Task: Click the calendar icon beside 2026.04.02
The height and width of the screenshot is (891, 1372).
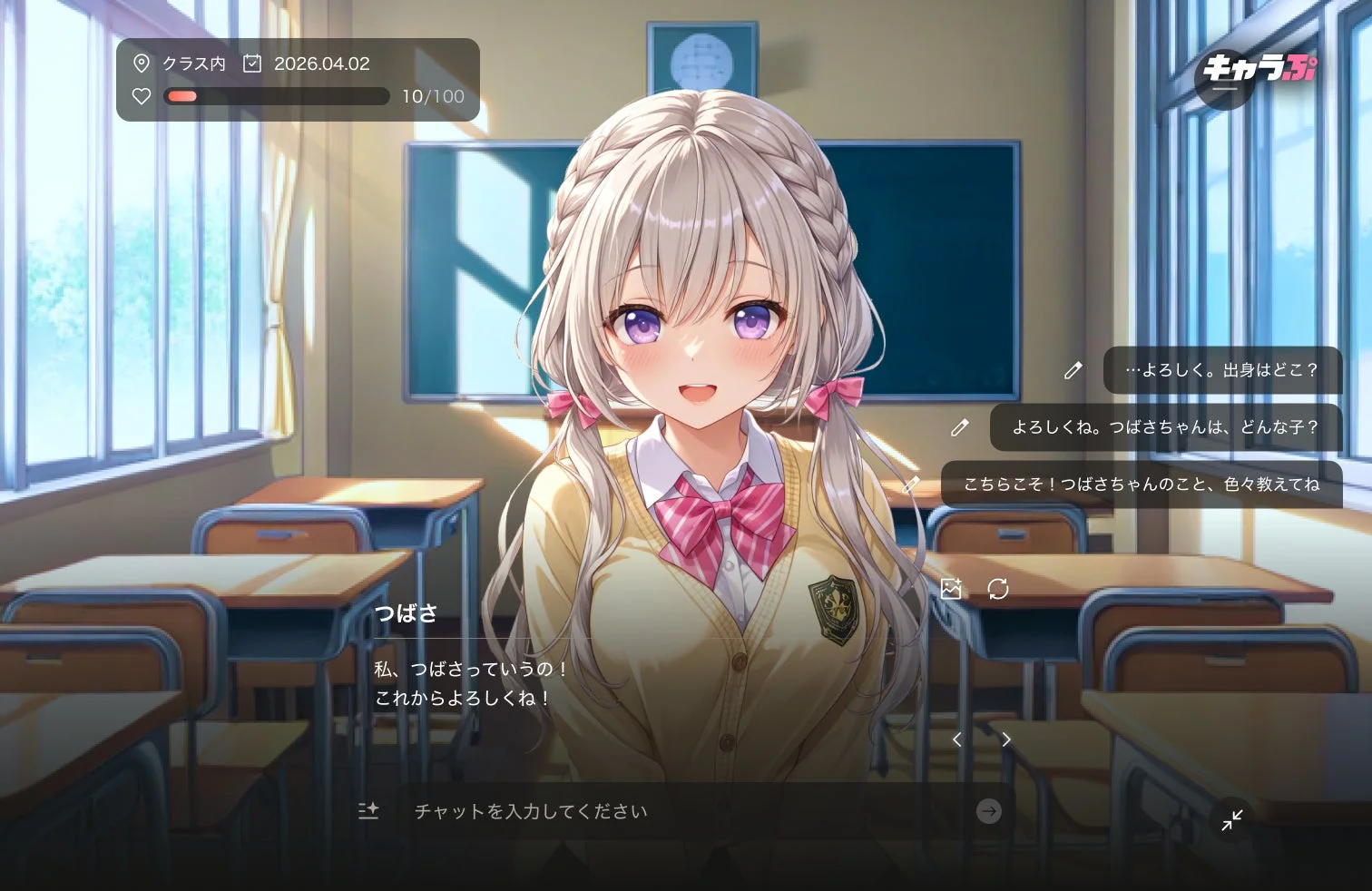Action: (x=252, y=64)
